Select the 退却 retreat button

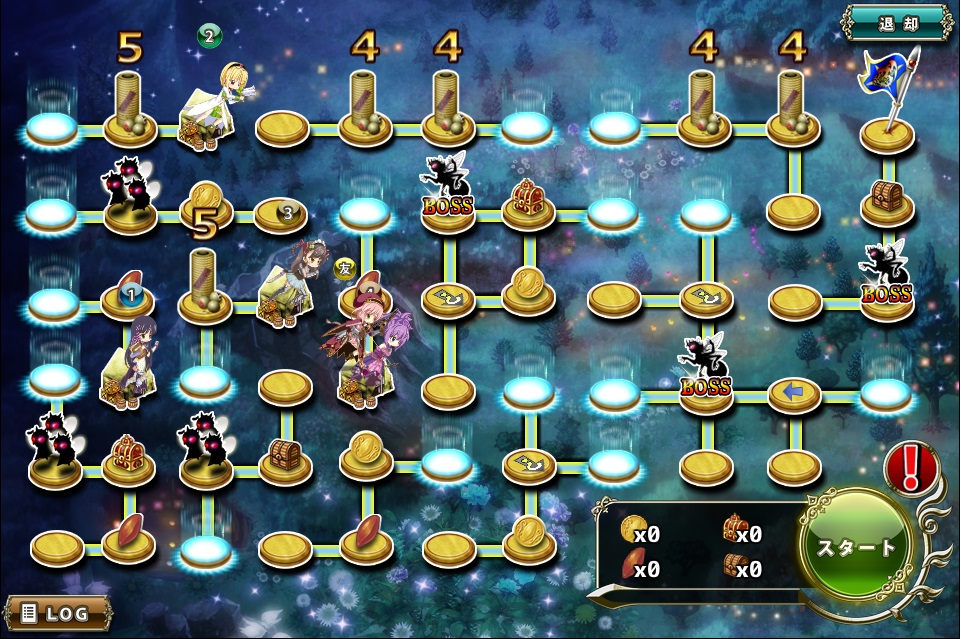pos(897,23)
